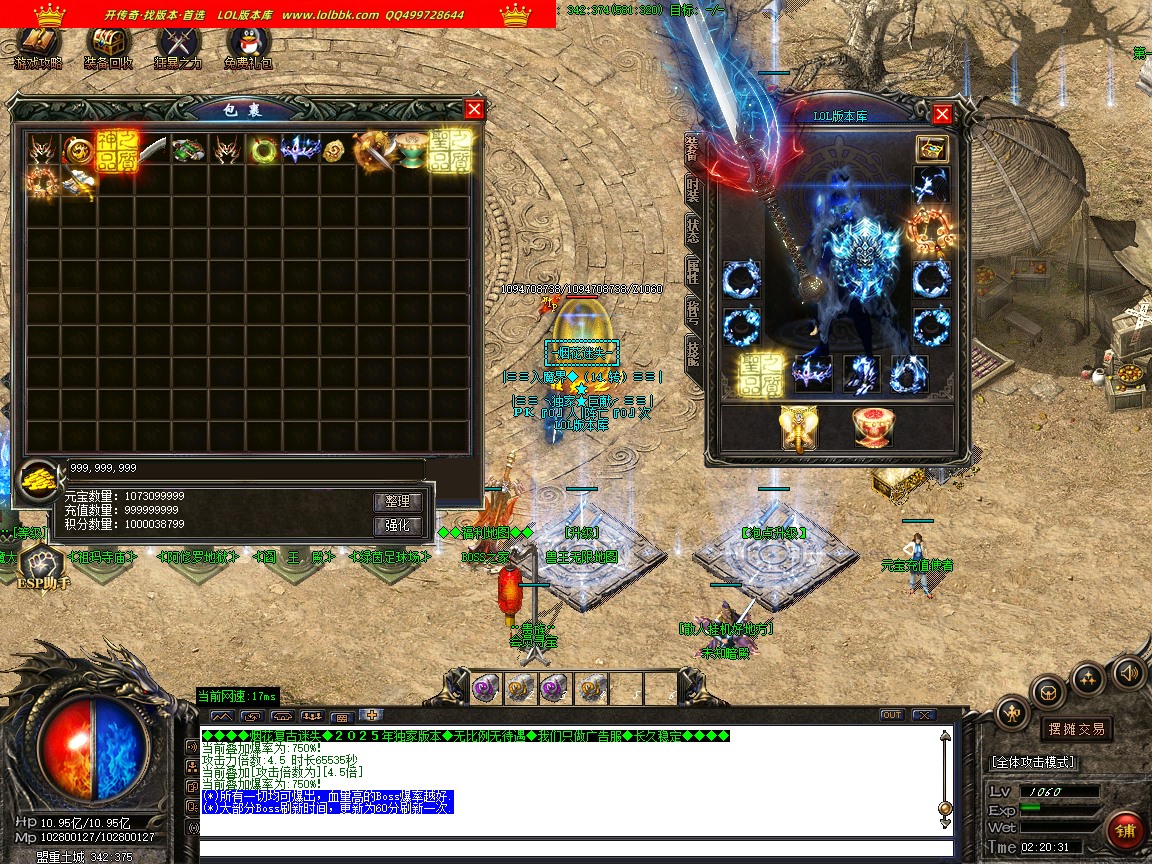Select the green jade ring in bag
Screen dimensions: 1152x864
(x=264, y=150)
